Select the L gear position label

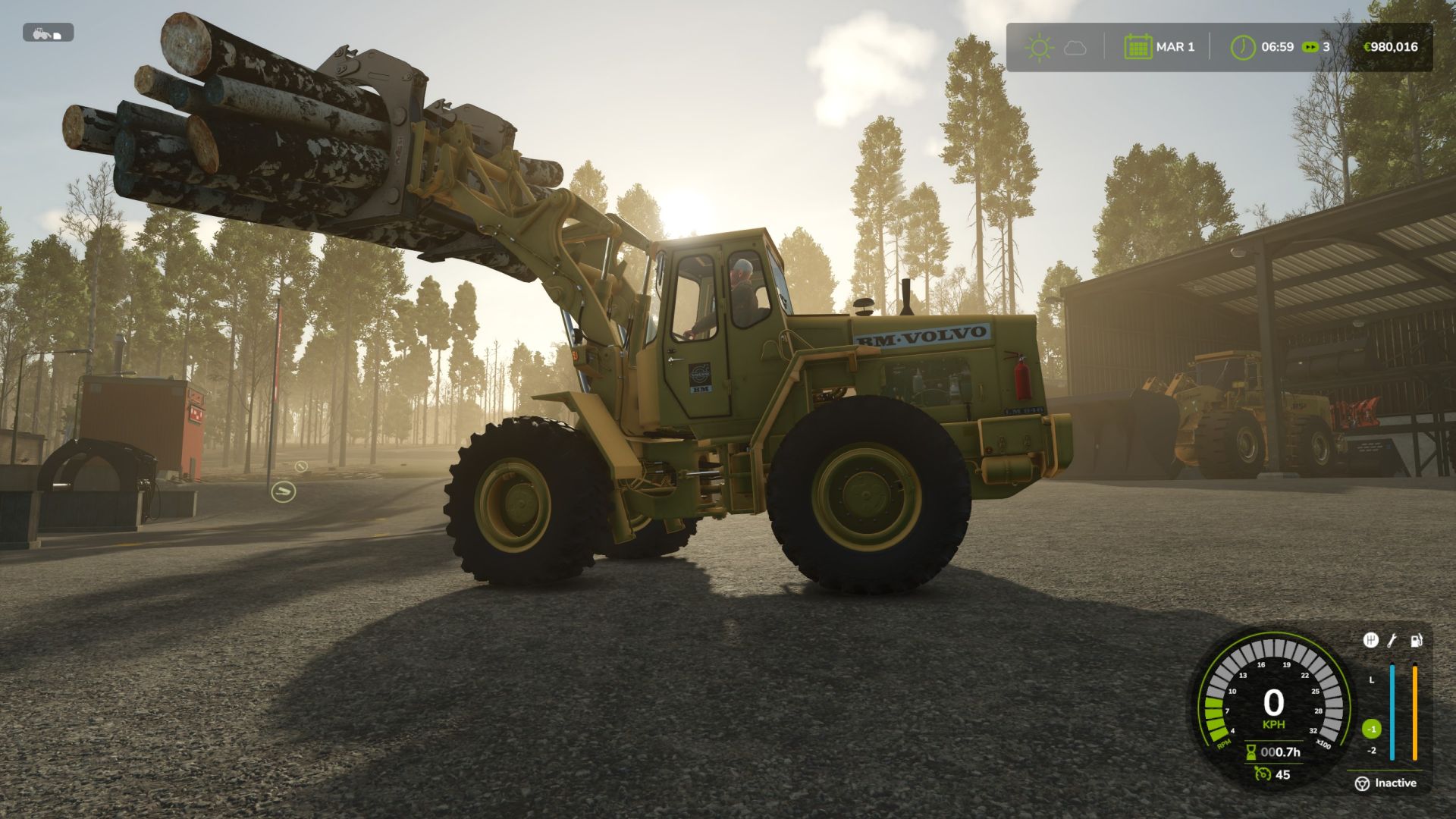[x=1372, y=679]
